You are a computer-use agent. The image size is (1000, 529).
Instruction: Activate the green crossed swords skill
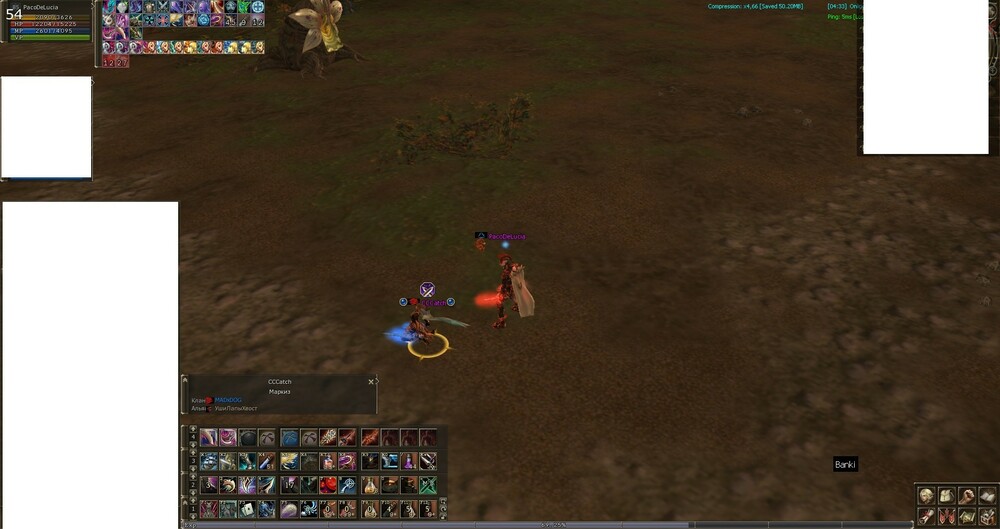pos(428,485)
